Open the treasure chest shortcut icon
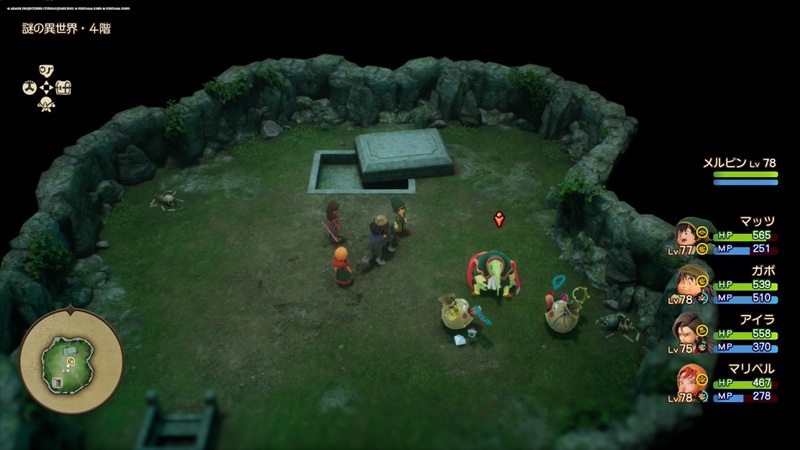800x450 pixels. (x=63, y=87)
